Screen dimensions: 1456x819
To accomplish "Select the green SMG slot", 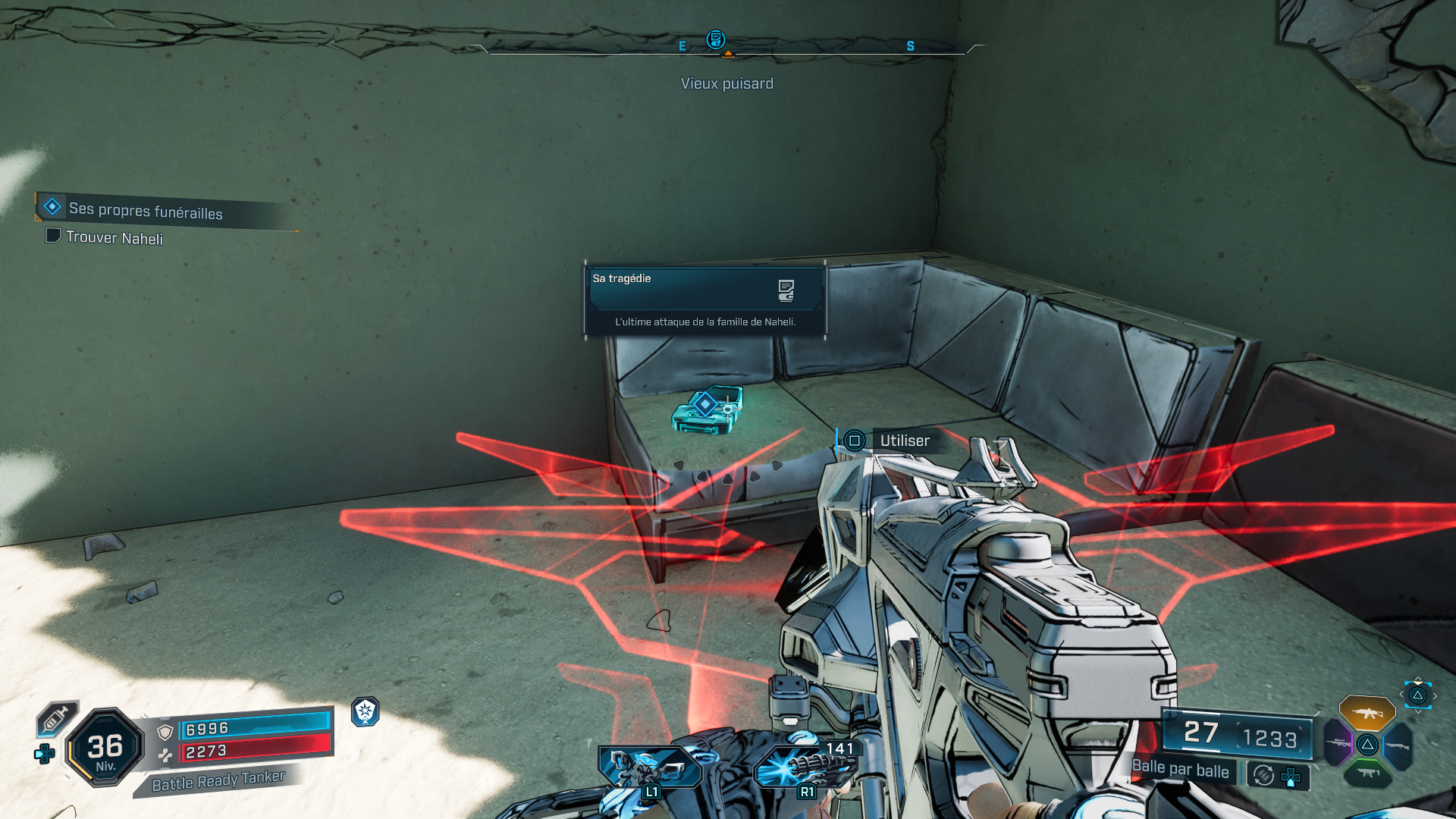I will coord(1369,773).
